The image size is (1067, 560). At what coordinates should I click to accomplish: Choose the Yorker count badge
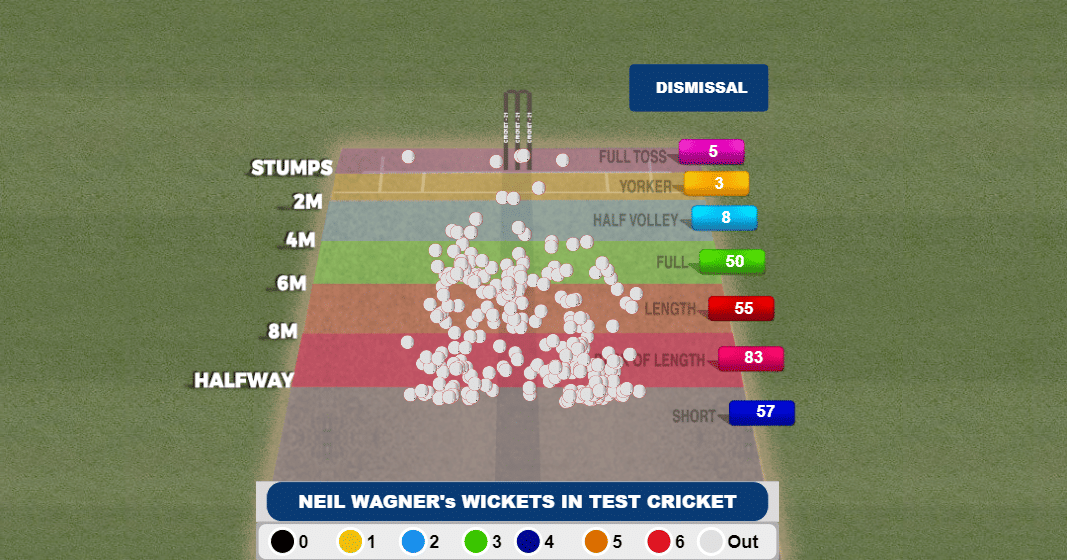(717, 184)
